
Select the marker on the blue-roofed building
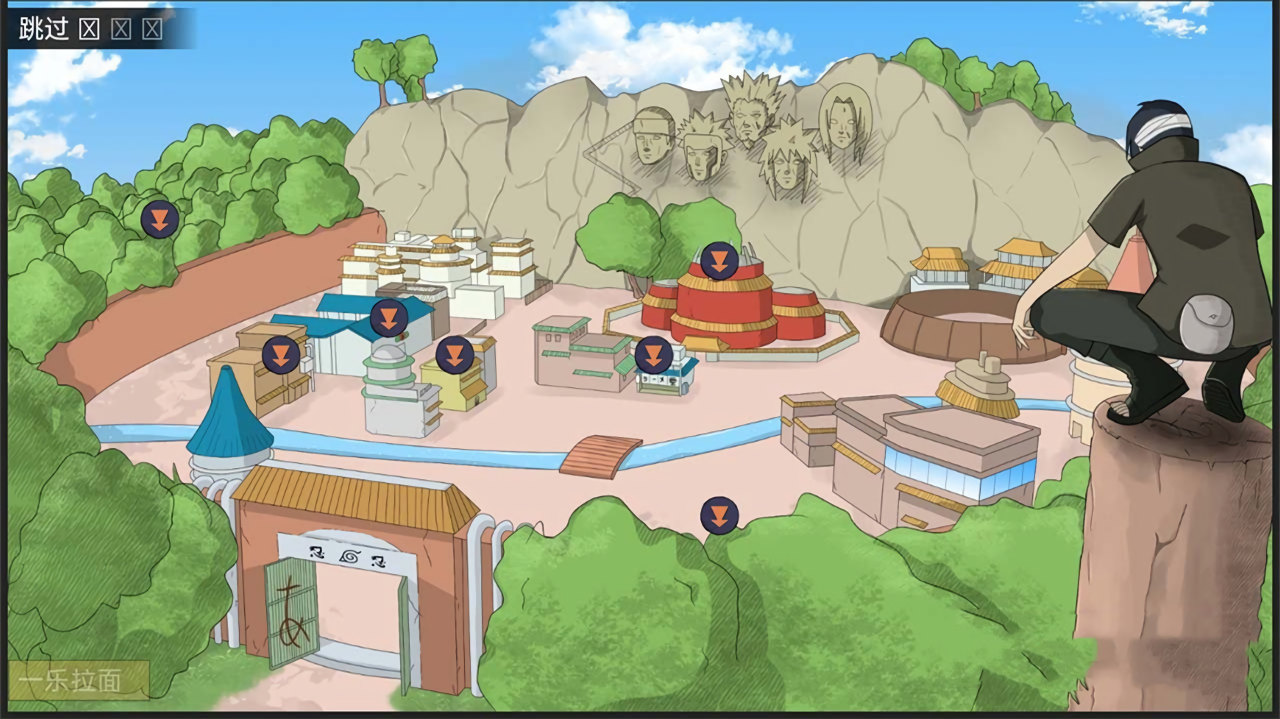(x=389, y=318)
